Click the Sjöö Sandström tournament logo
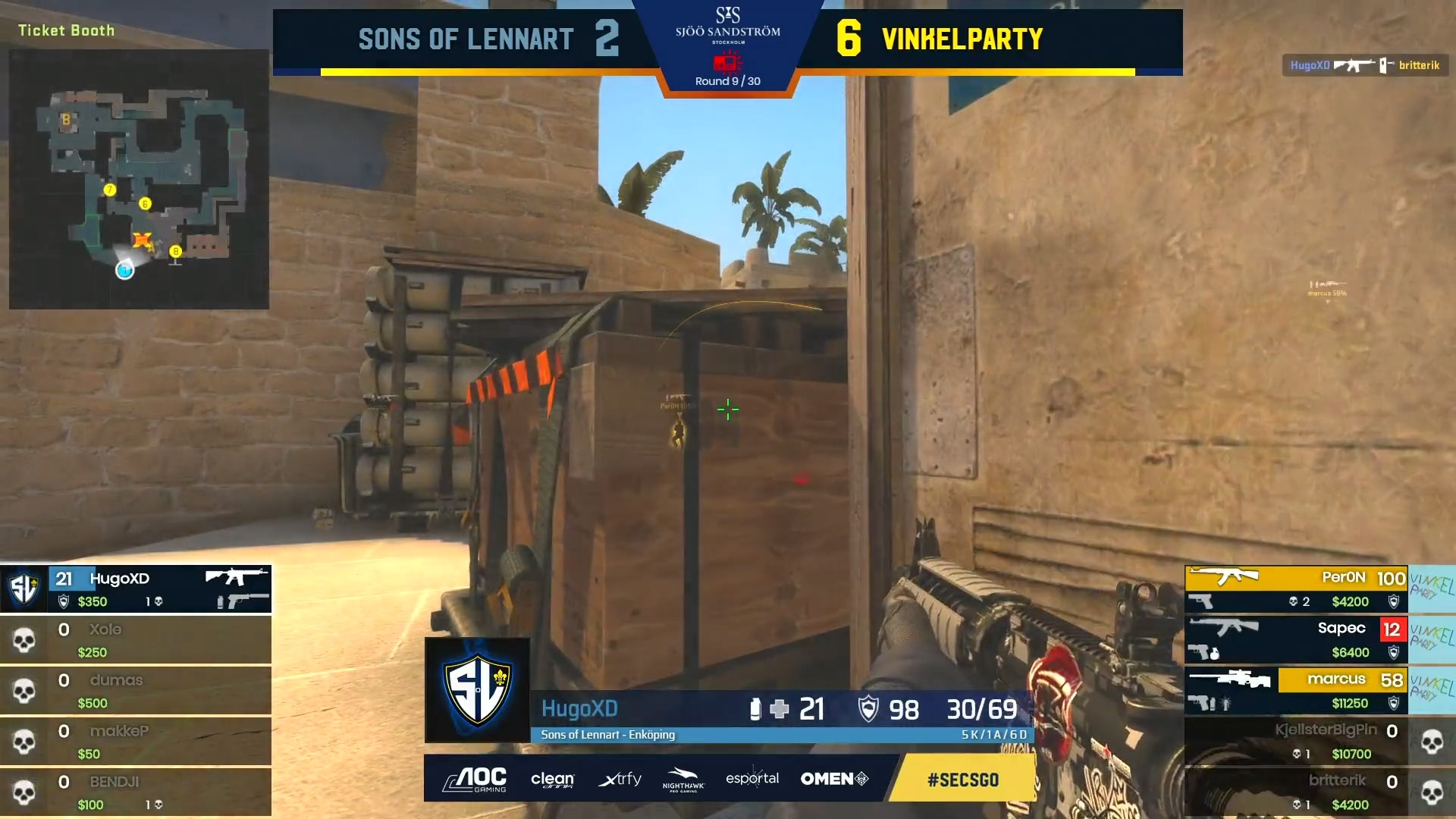The height and width of the screenshot is (819, 1456). [727, 27]
